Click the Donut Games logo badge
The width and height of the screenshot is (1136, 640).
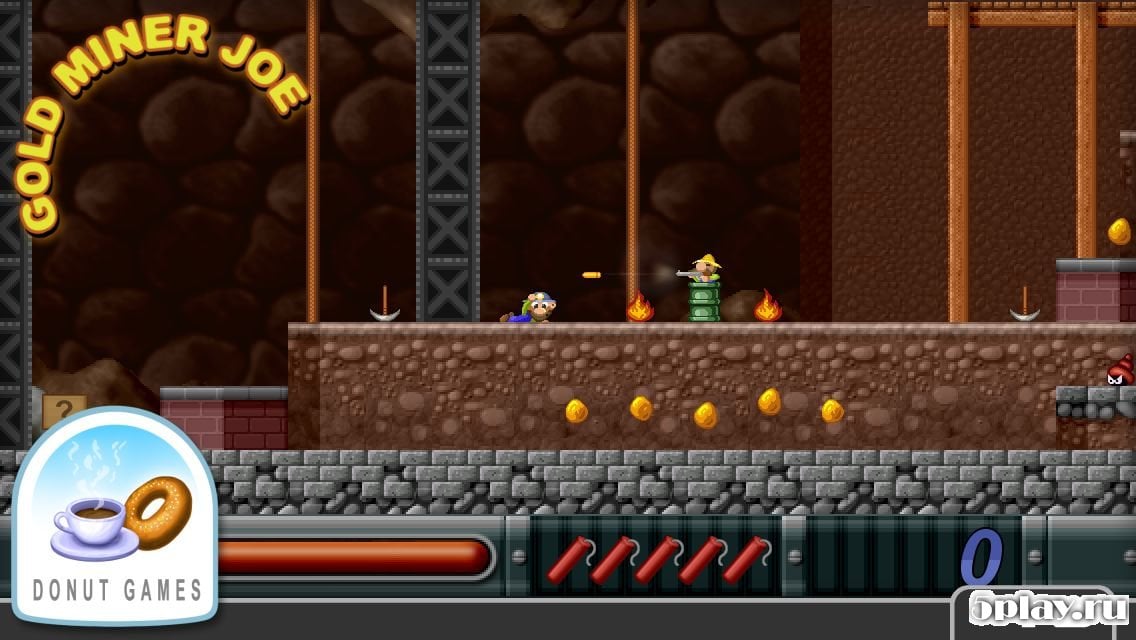[115, 515]
